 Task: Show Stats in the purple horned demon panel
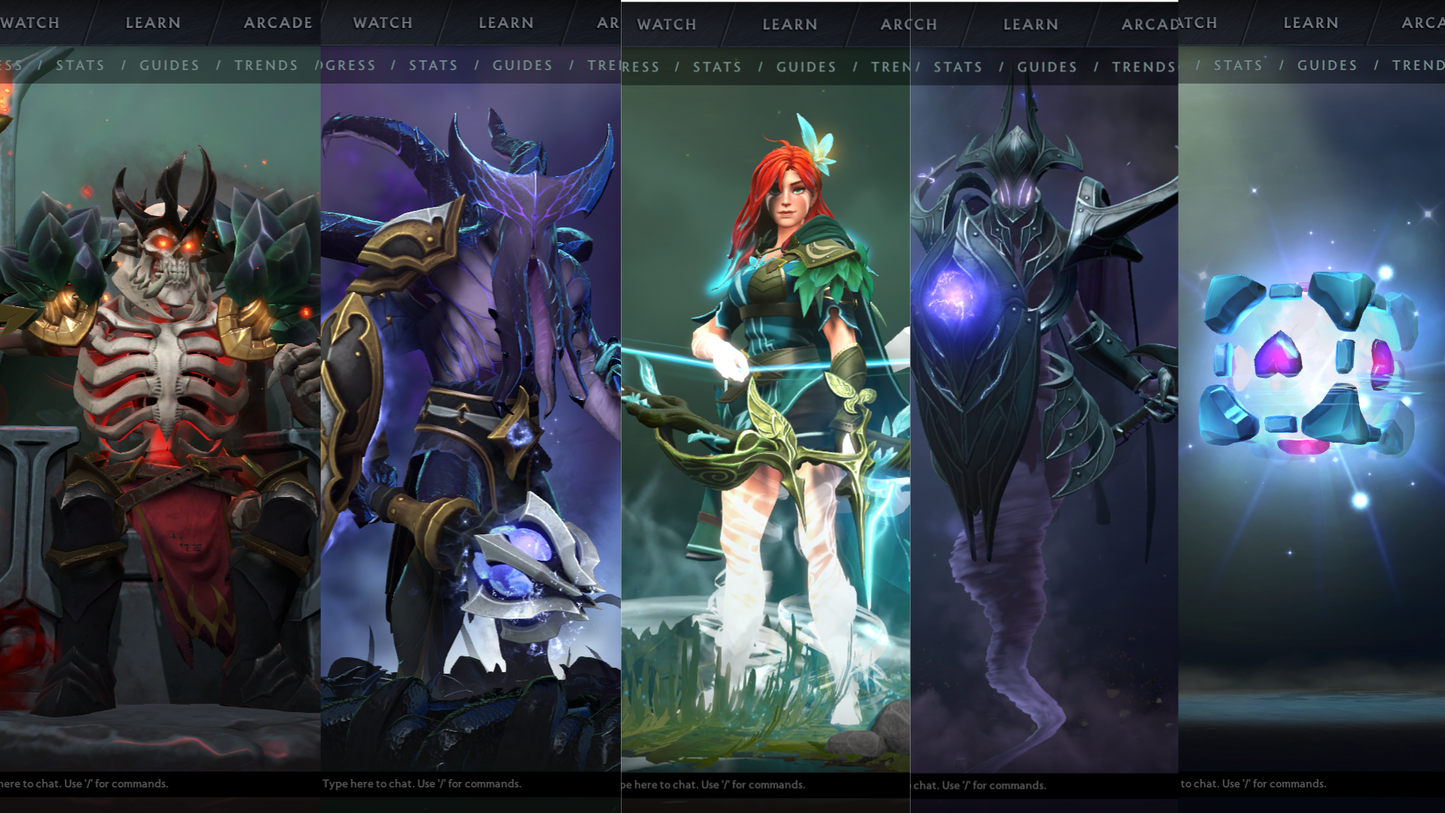434,65
